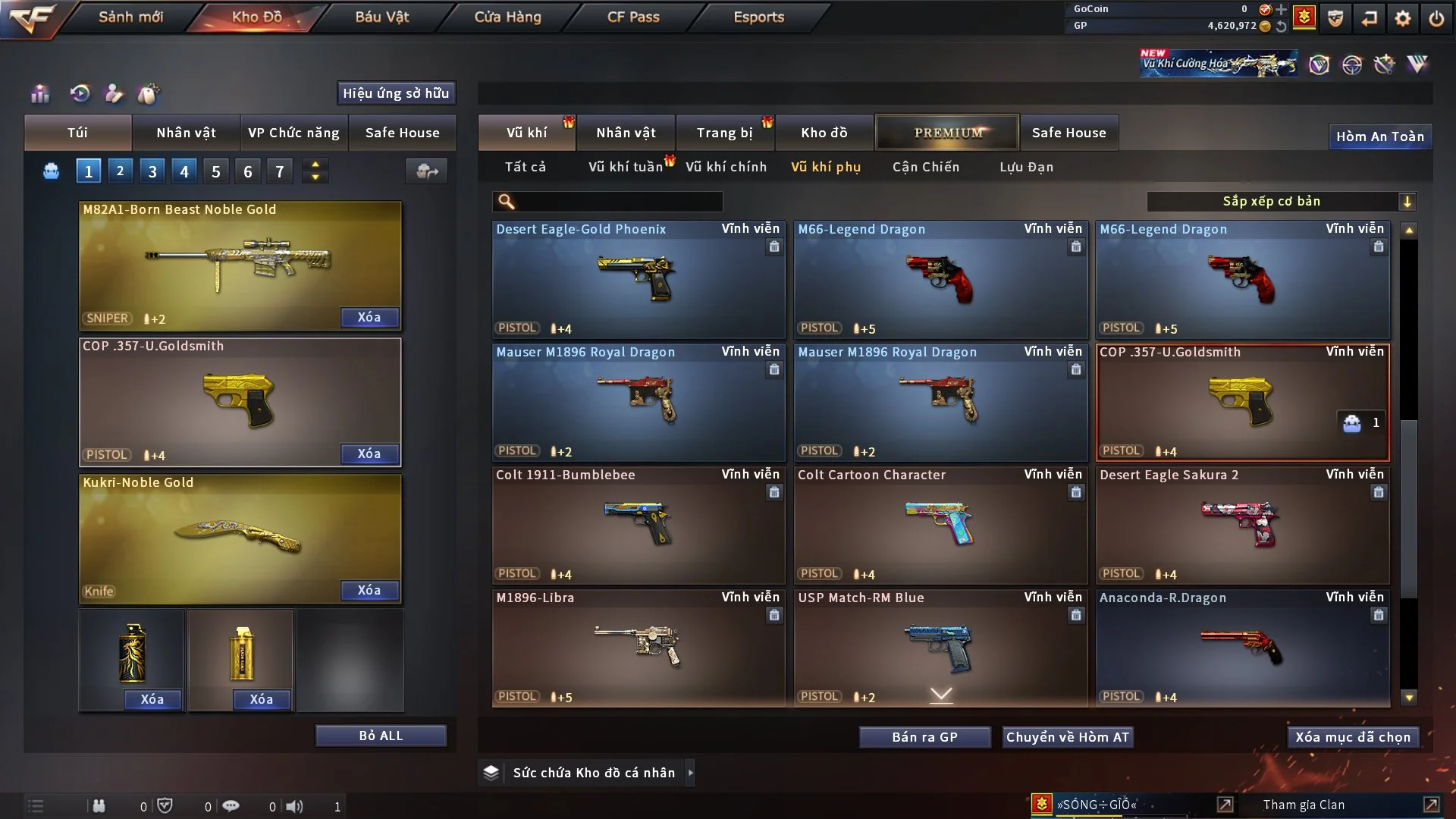This screenshot has width=1456, height=819.
Task: Open the Hòm An Toàn safe box
Action: (1379, 136)
